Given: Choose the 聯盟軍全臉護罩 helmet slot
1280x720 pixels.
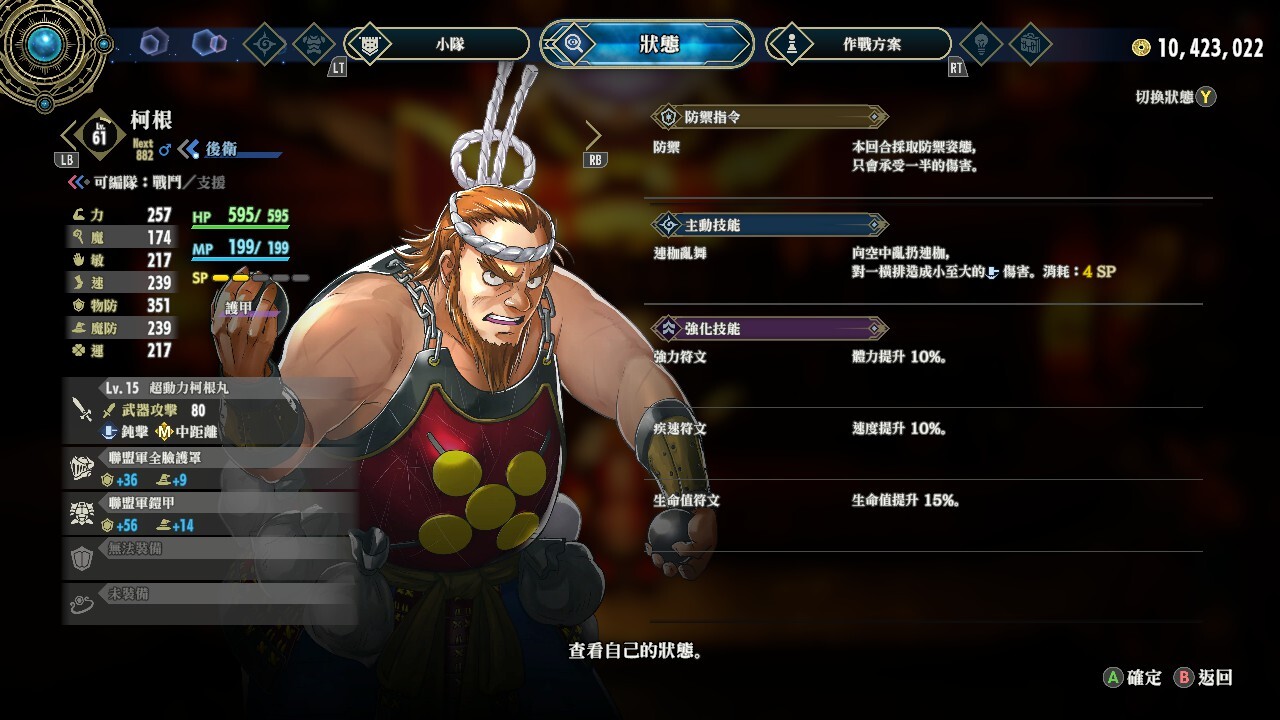Looking at the screenshot, I should click(210, 469).
